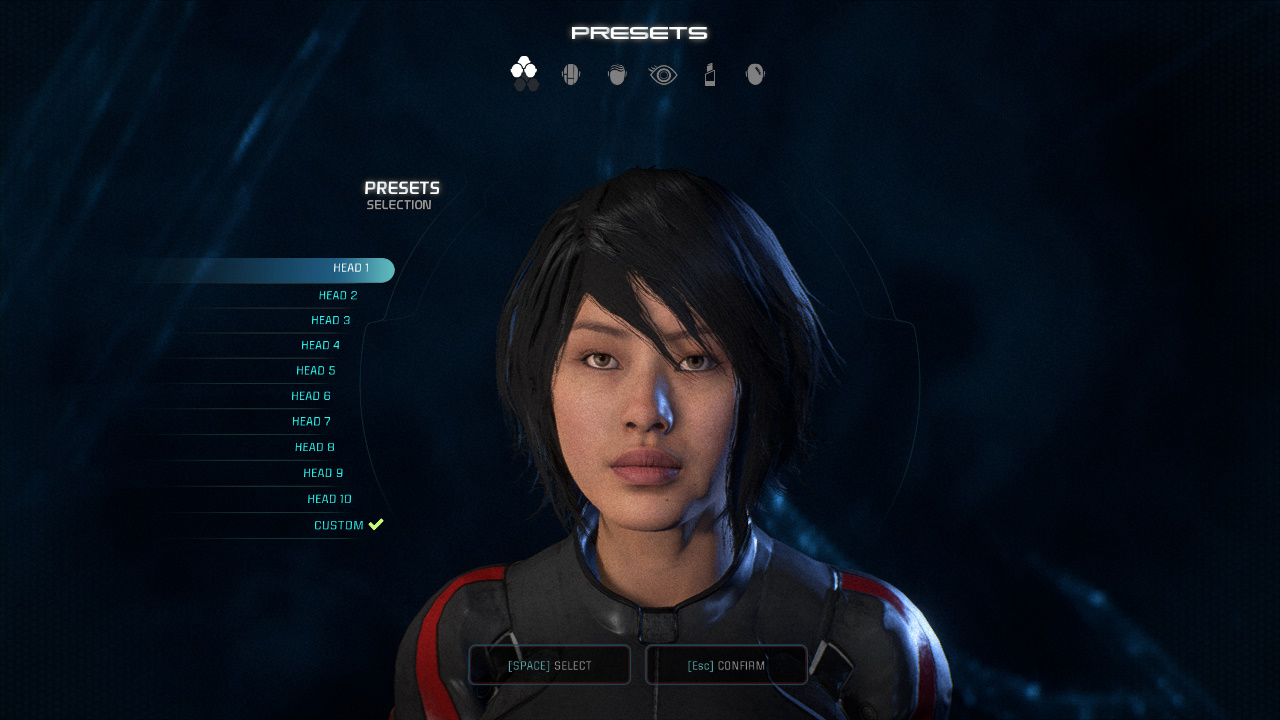Choose the HEAD 8 preset

(x=314, y=446)
